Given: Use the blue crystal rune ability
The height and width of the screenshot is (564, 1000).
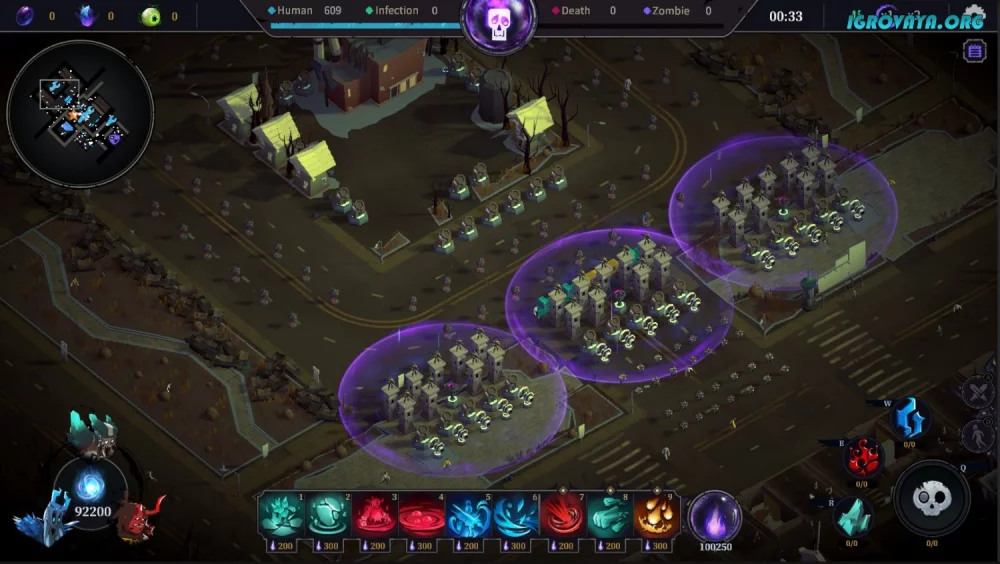Looking at the screenshot, I should coord(909,418).
